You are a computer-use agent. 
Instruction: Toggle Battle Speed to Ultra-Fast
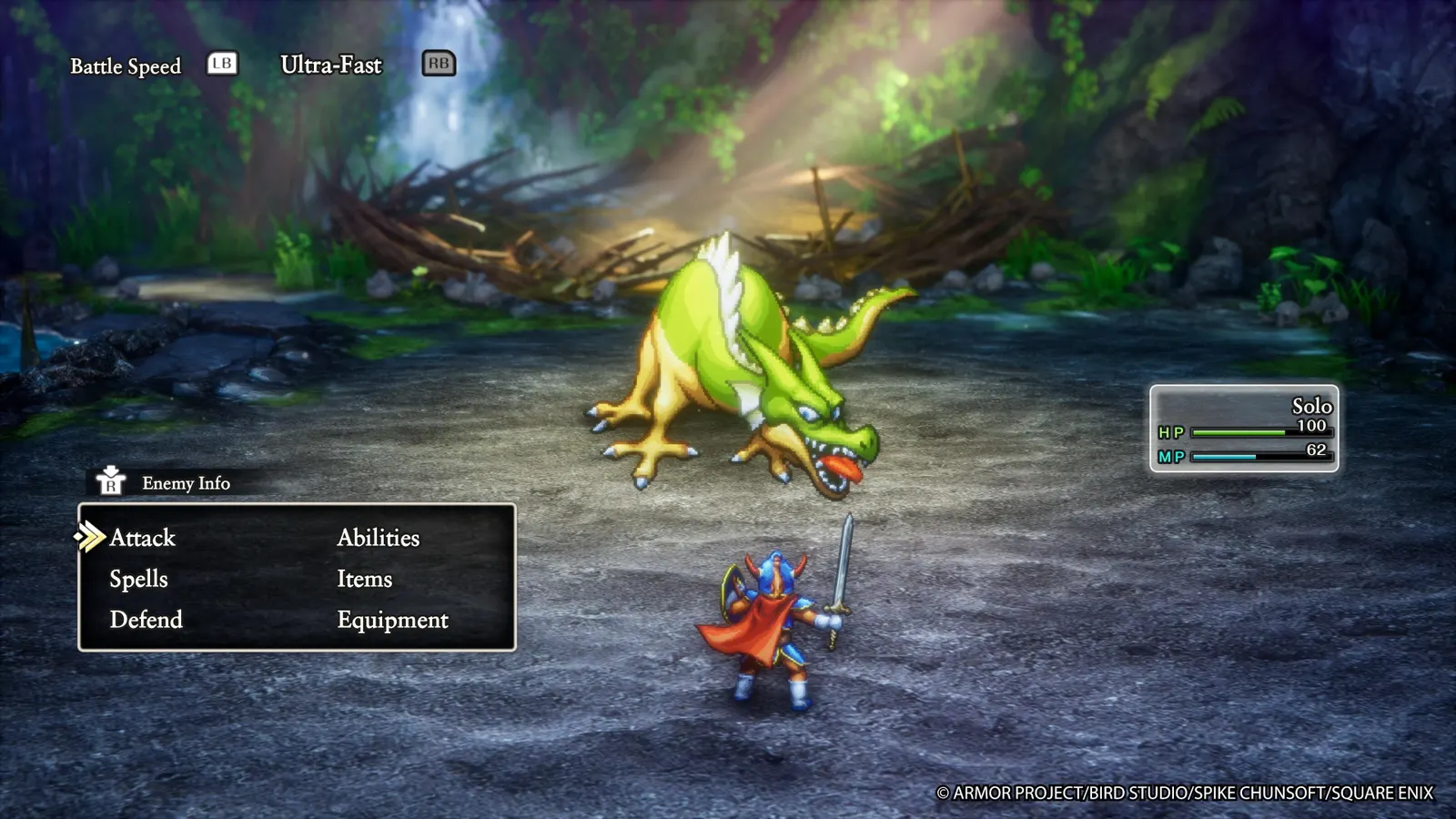pyautogui.click(x=438, y=64)
